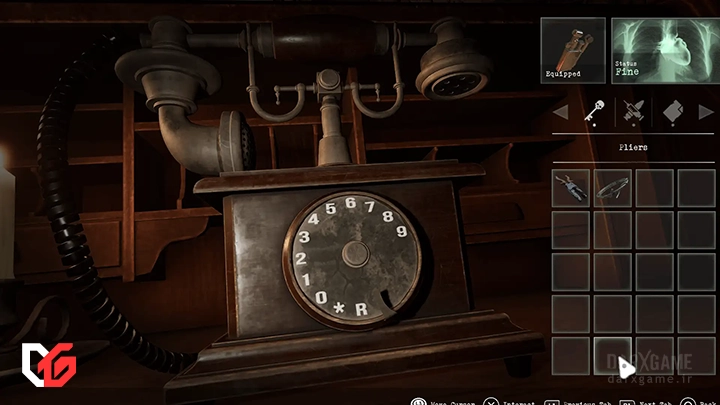Choose the R mark on the dial
Screen dimensions: 720x405
pyautogui.click(x=360, y=309)
